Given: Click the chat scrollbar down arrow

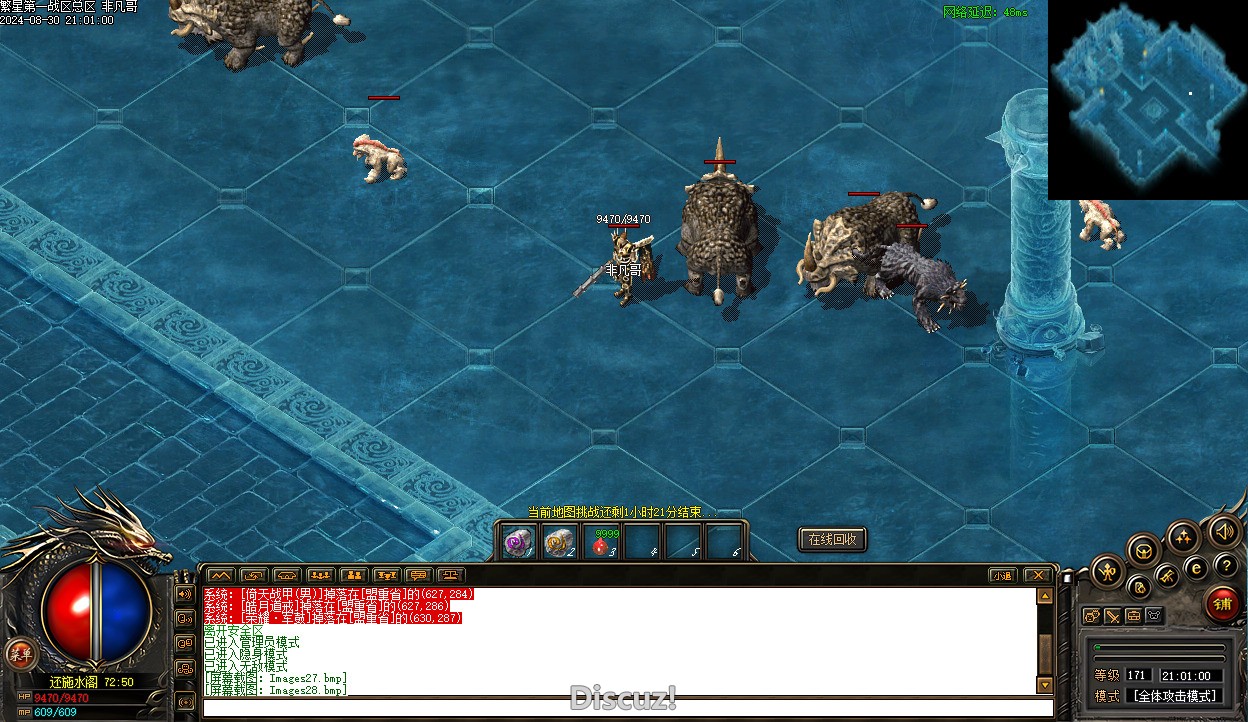Looking at the screenshot, I should (x=1045, y=685).
